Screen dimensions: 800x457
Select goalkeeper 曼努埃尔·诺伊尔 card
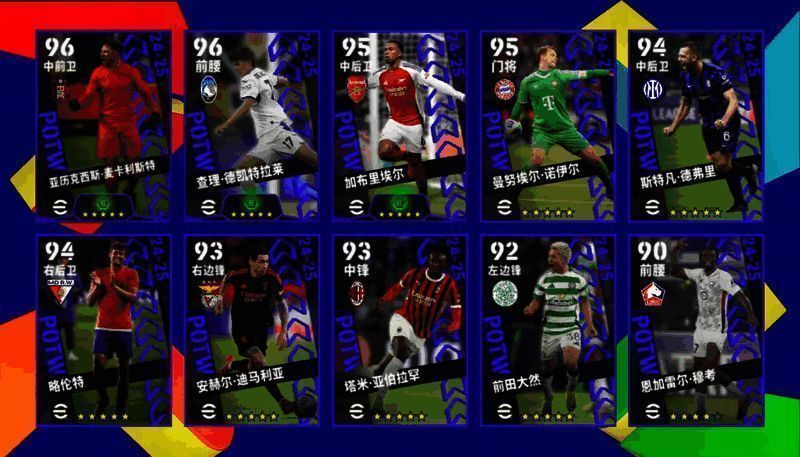(547, 125)
